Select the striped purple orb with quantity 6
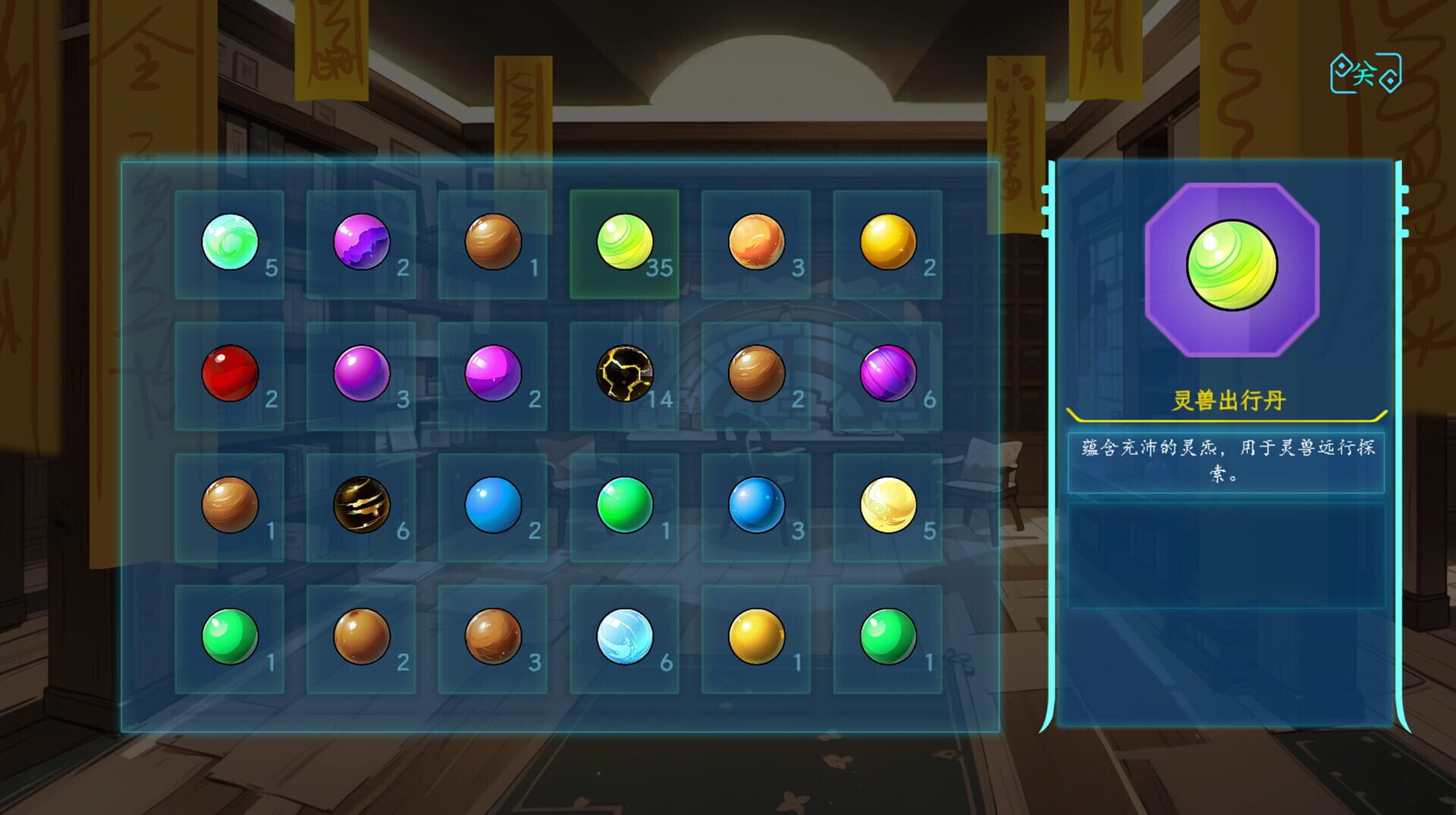This screenshot has height=815, width=1456. click(x=886, y=373)
